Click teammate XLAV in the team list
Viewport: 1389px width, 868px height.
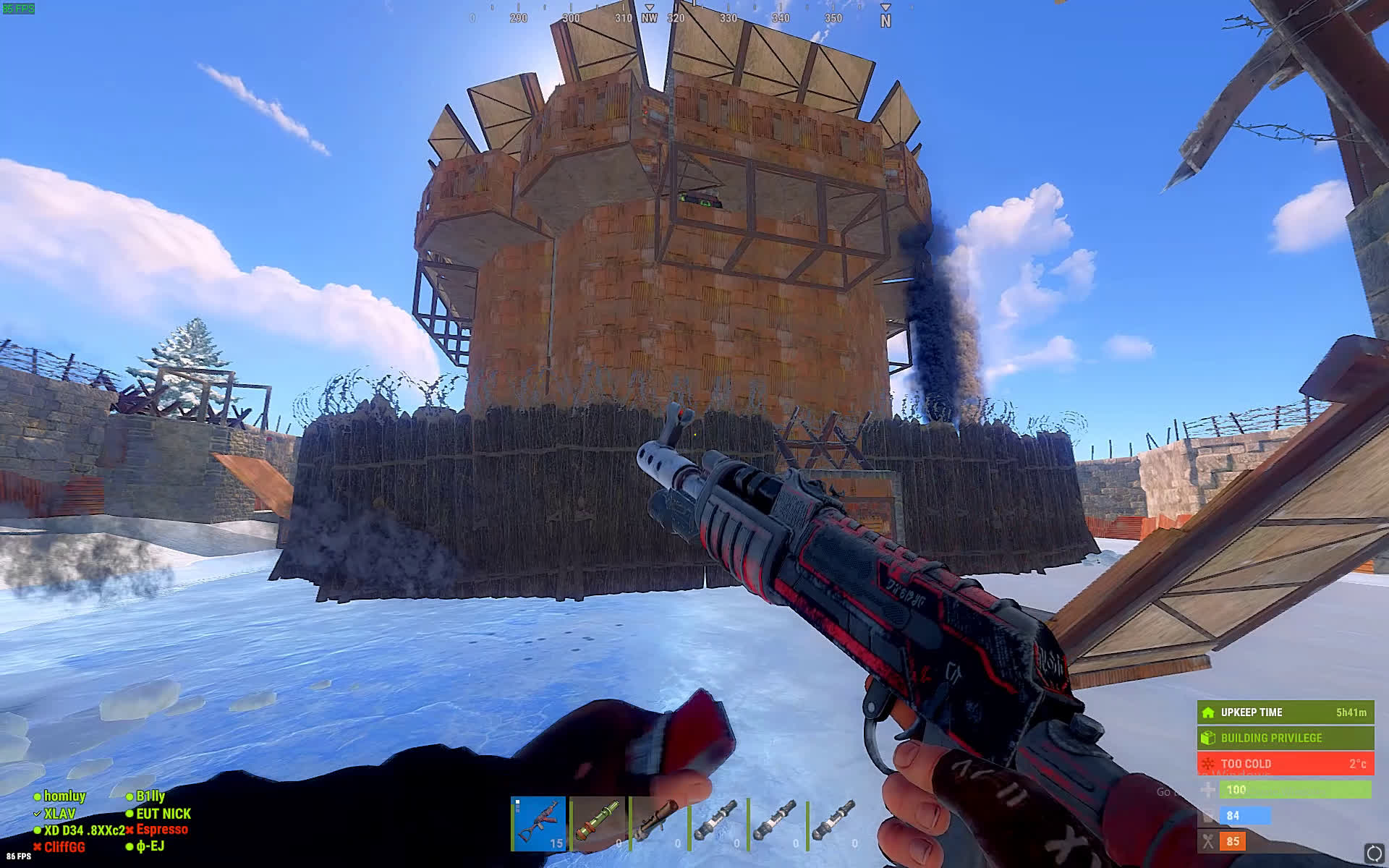pyautogui.click(x=59, y=814)
